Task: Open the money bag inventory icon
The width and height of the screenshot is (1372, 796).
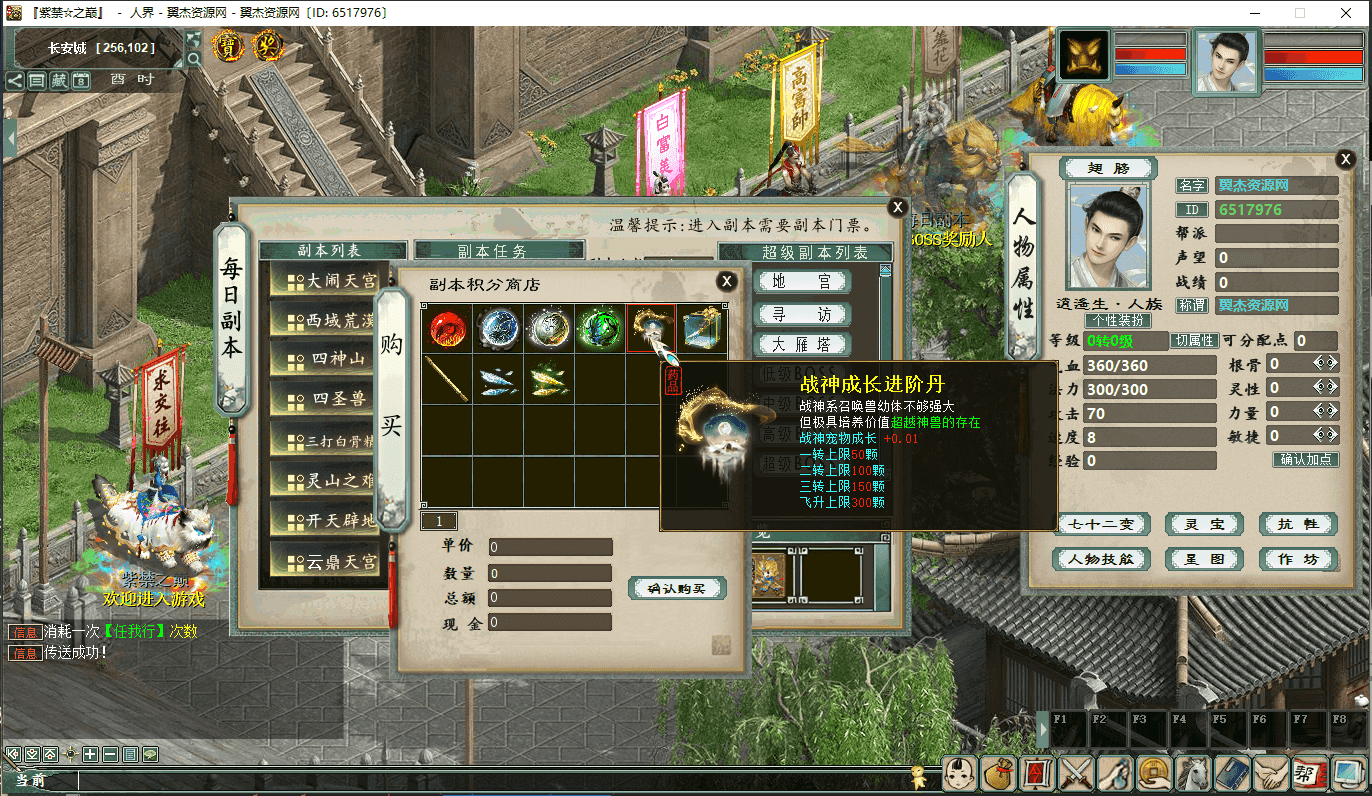Action: (999, 773)
